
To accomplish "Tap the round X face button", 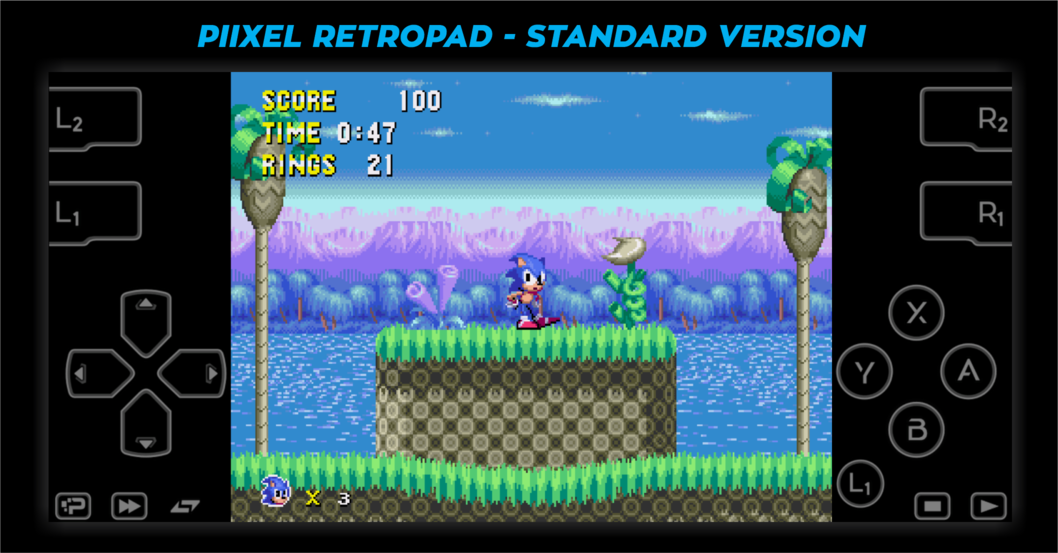I will 916,313.
